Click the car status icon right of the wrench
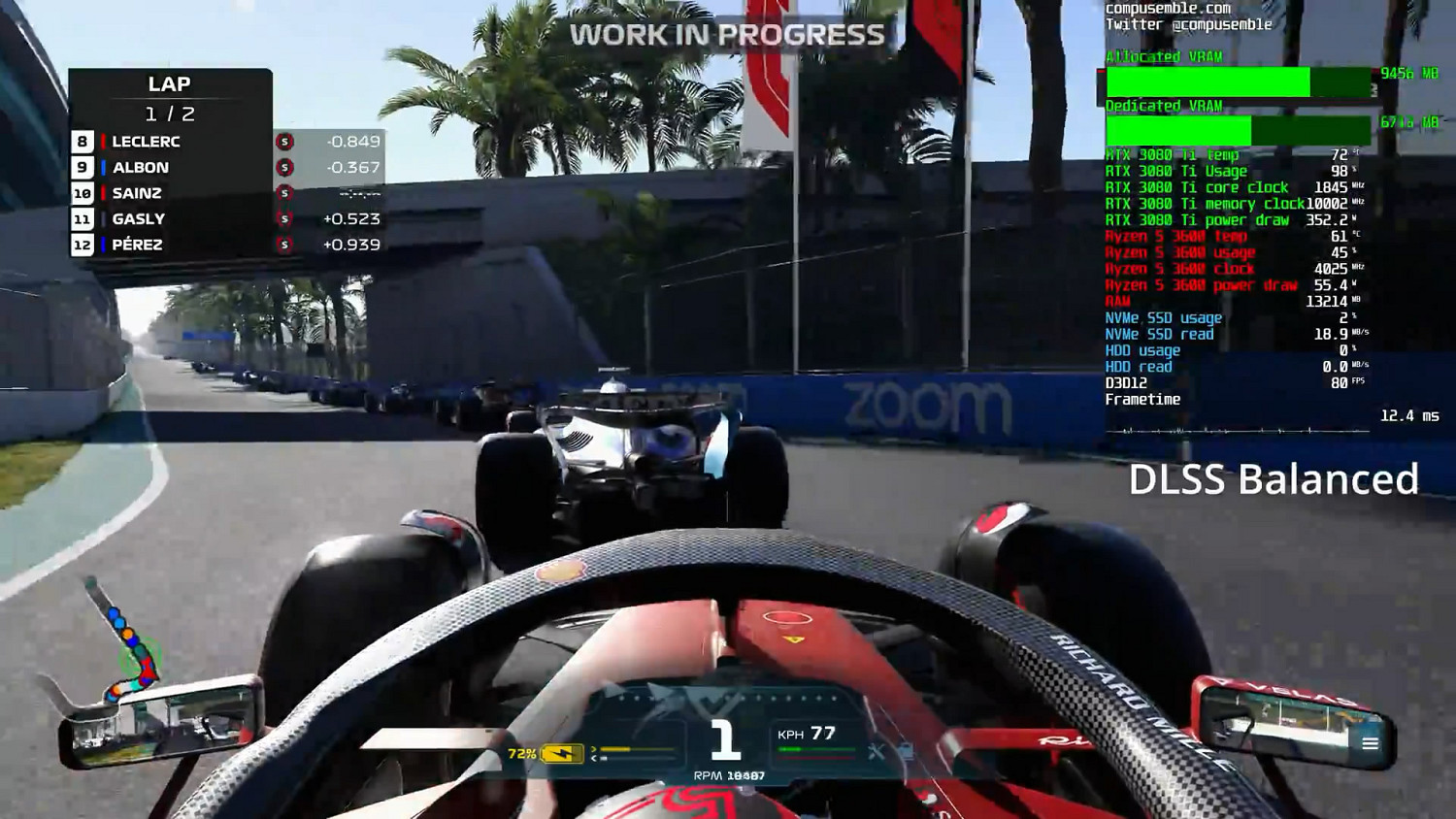Viewport: 1456px width, 819px height. [x=909, y=751]
